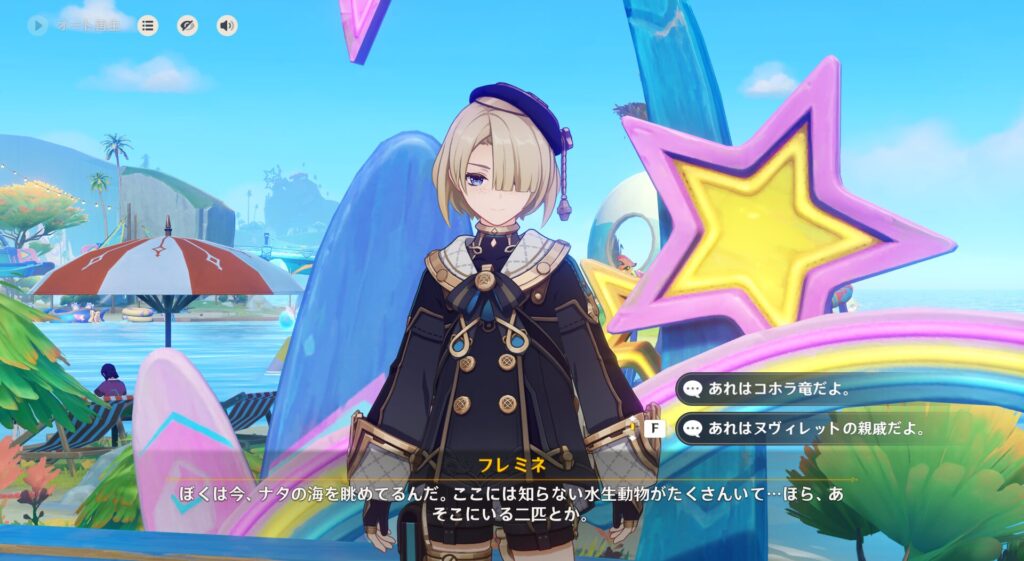Hide the interface with the crossed-eye icon

point(187,25)
